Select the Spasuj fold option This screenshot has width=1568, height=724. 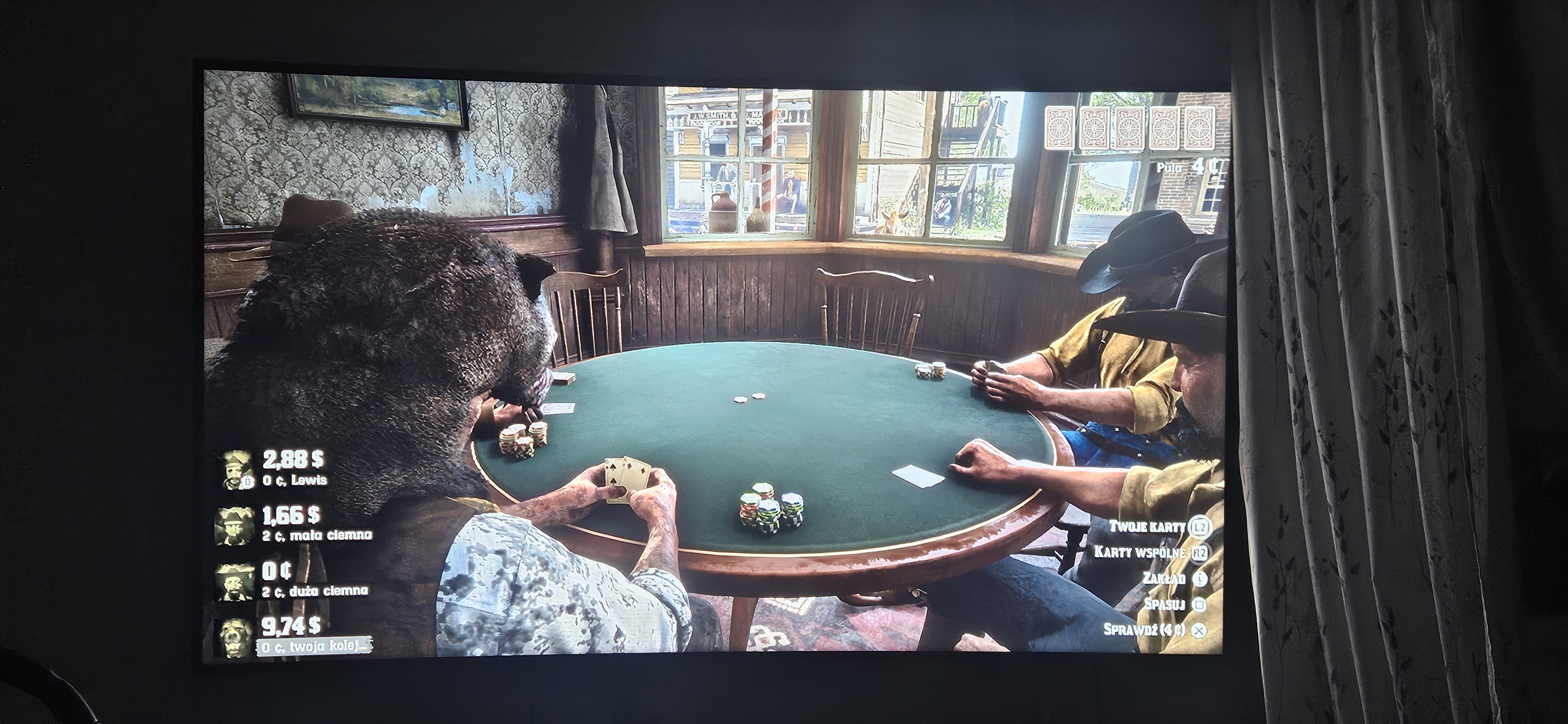pyautogui.click(x=1174, y=604)
